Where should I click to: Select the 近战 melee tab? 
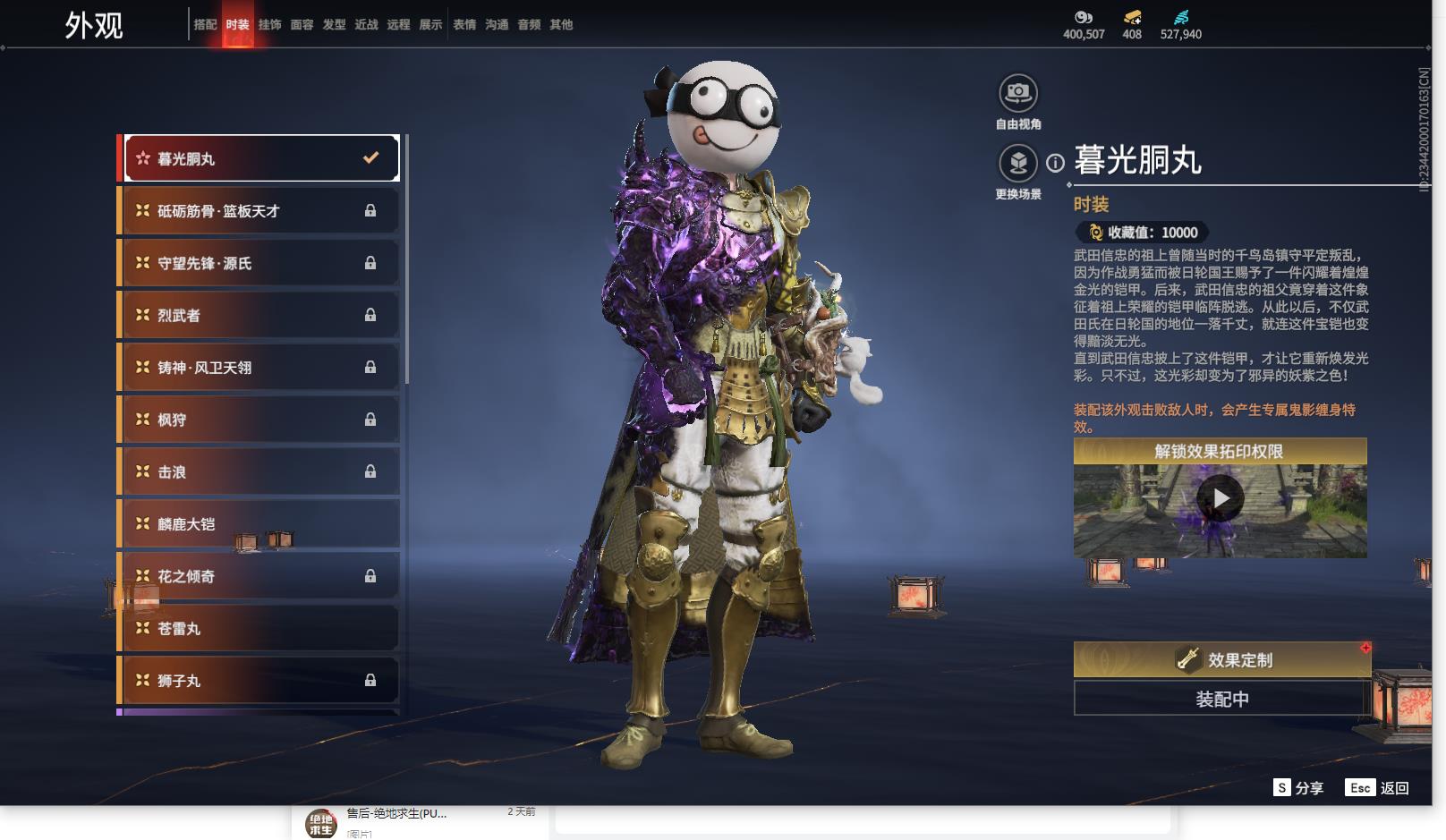[366, 25]
